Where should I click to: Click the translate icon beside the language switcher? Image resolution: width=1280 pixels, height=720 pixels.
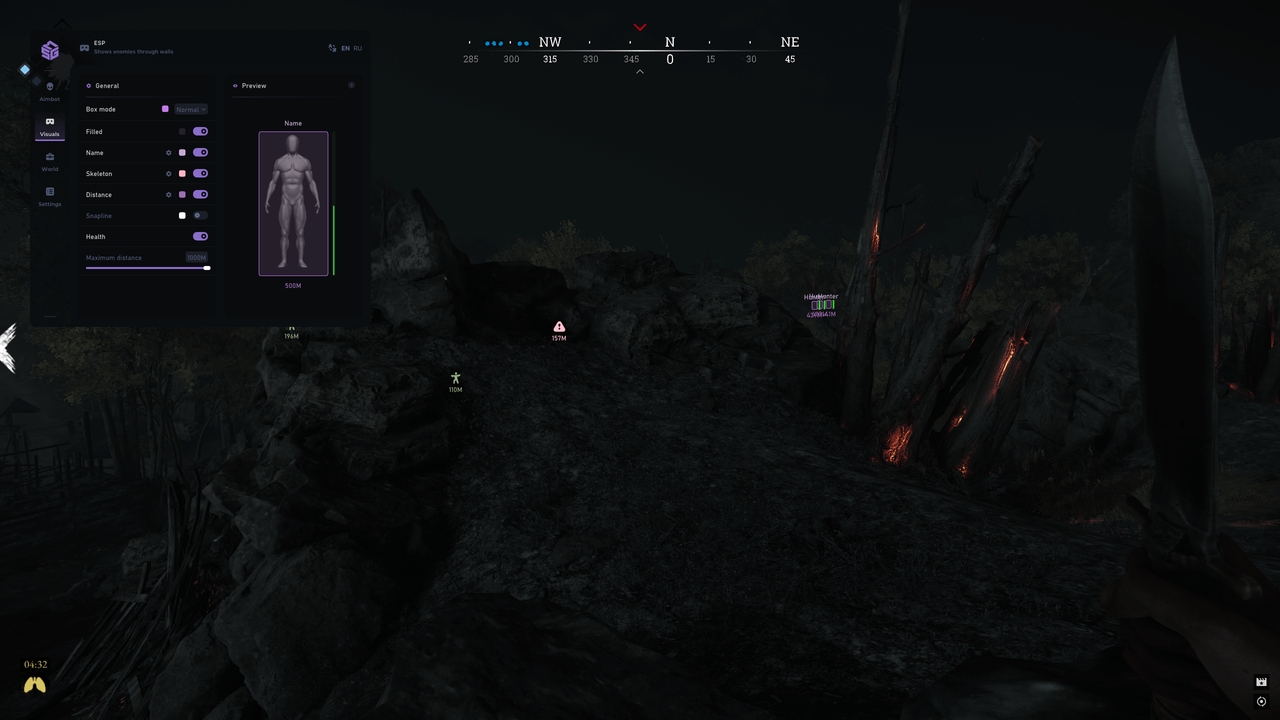(333, 48)
